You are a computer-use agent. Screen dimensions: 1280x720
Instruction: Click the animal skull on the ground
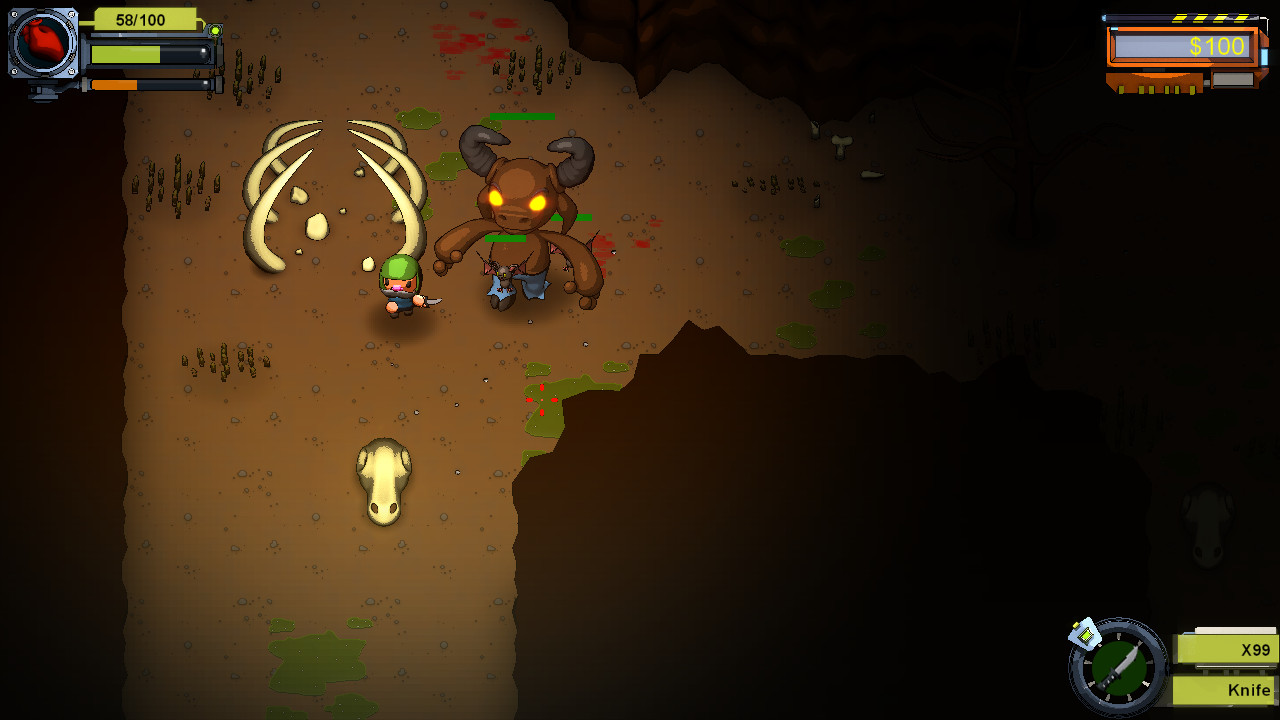pyautogui.click(x=385, y=480)
